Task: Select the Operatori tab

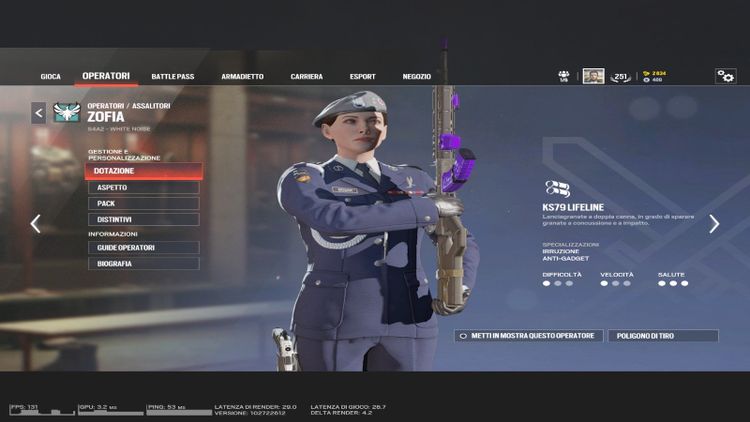Action: point(106,76)
